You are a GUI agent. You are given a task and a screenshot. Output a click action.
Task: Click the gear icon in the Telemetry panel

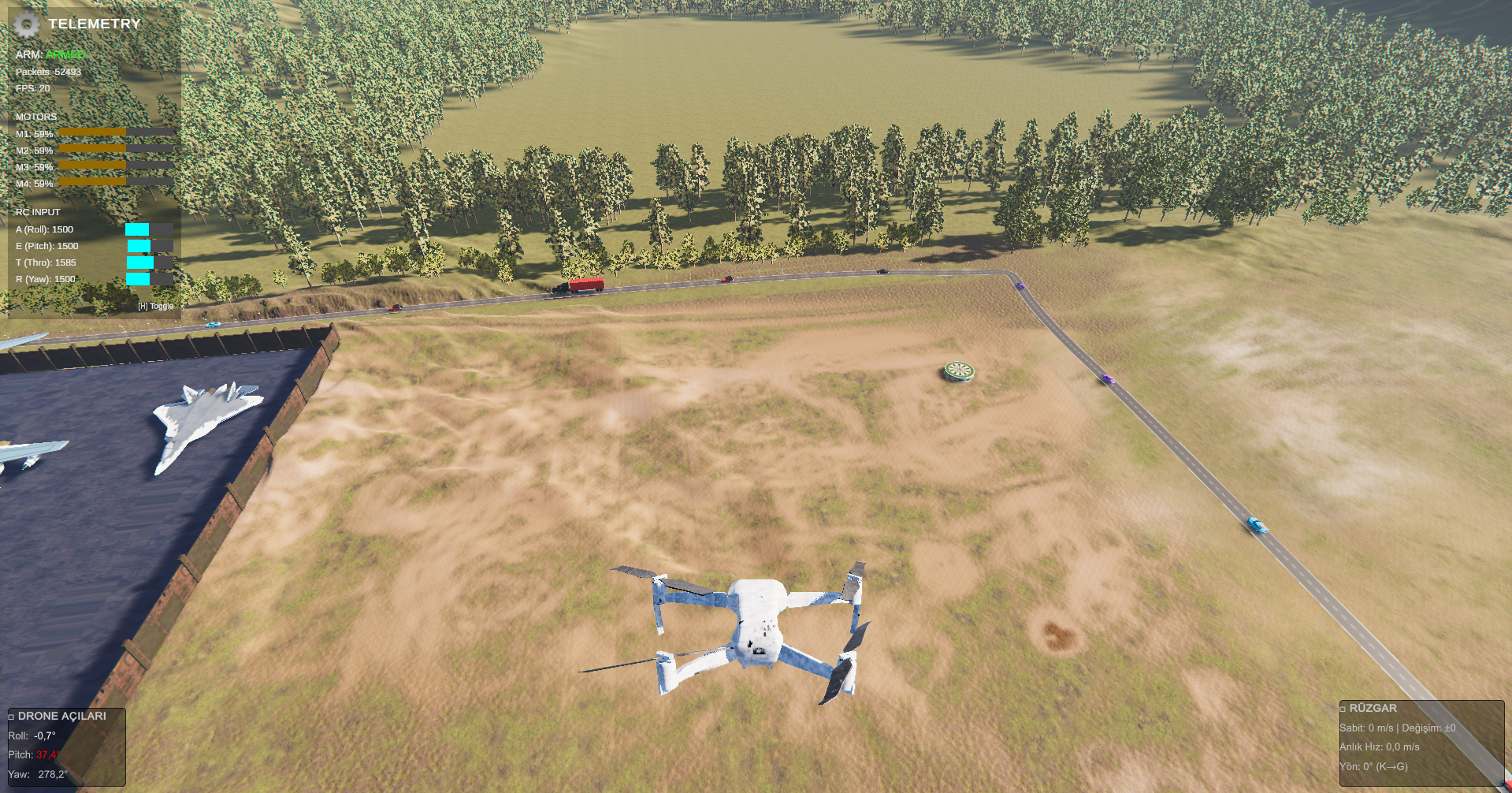(28, 24)
